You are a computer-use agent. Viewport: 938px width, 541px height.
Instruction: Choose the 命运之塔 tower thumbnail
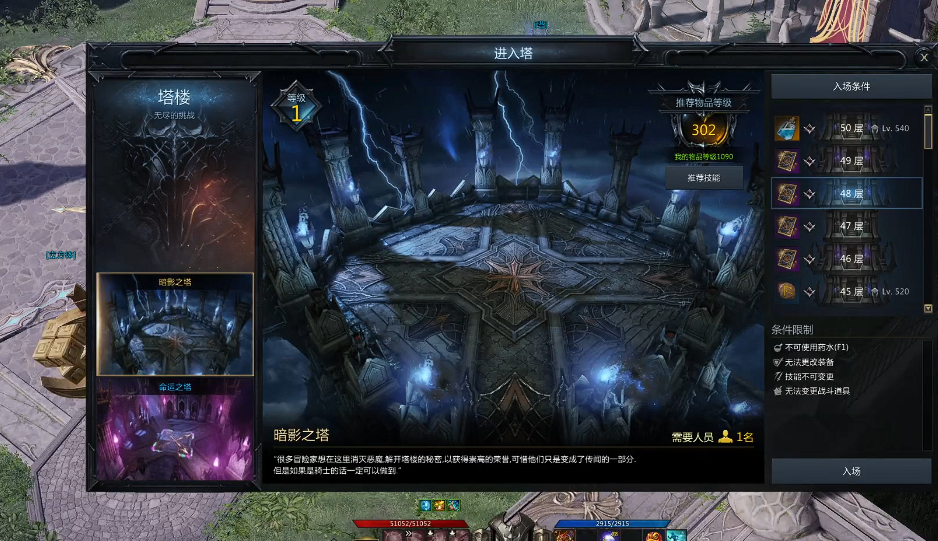pos(175,425)
